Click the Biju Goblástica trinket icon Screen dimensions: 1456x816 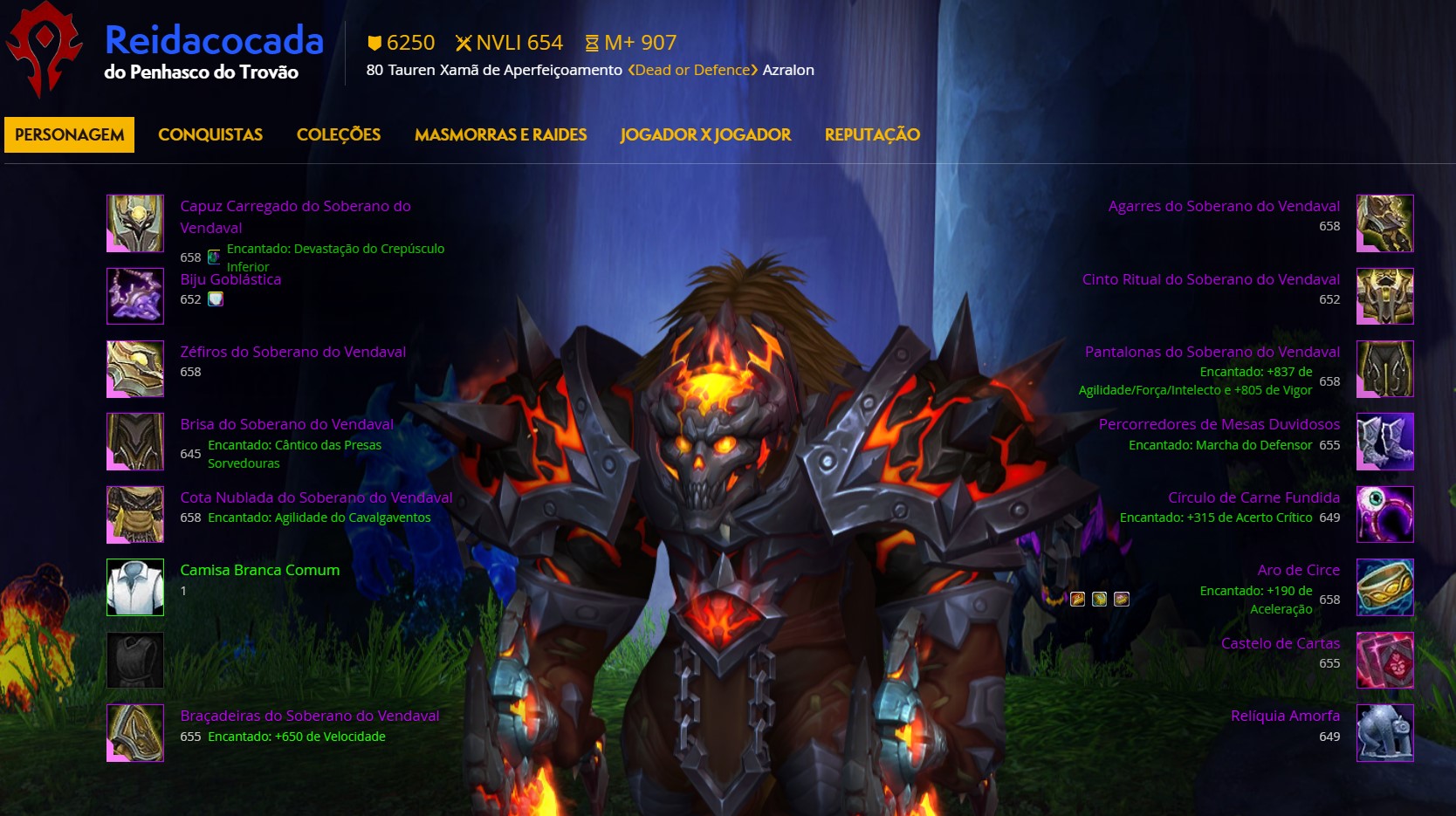(x=134, y=297)
